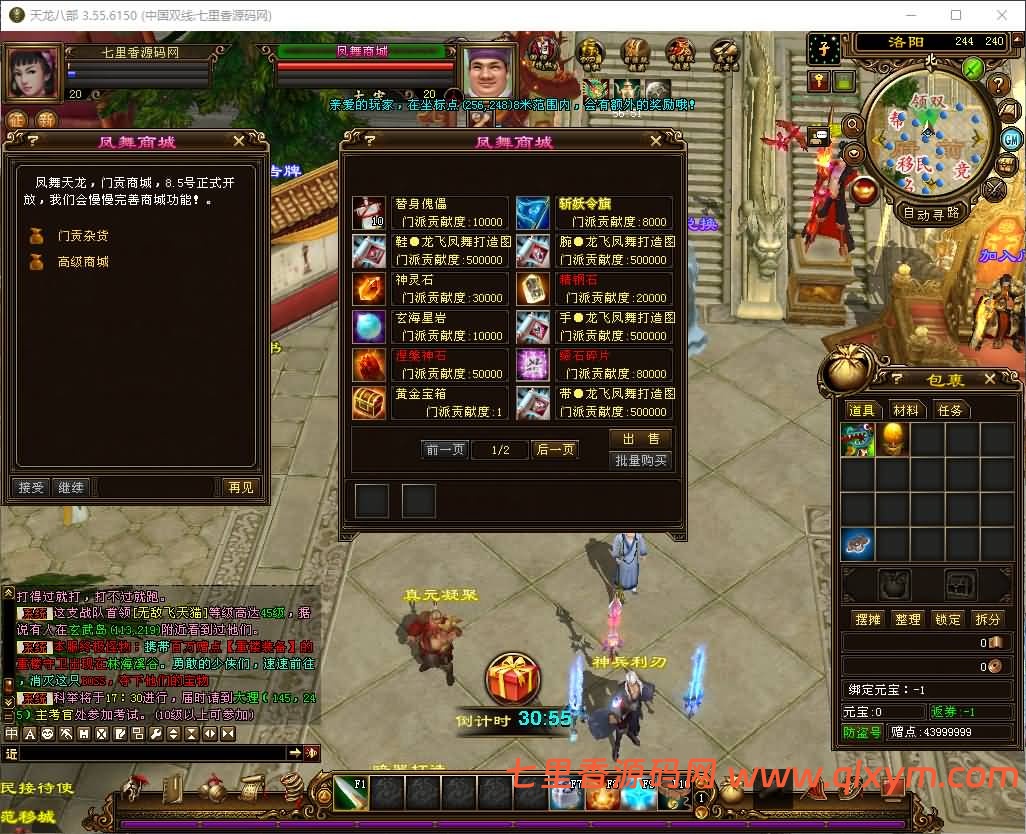The image size is (1026, 834).
Task: Switch to the 材料 materials bag tab
Action: click(x=906, y=410)
